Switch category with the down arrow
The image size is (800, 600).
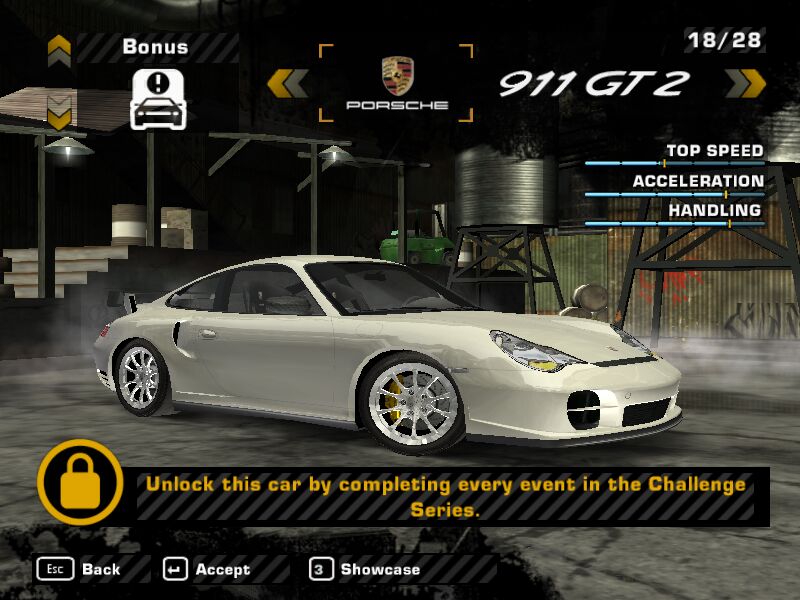59,110
